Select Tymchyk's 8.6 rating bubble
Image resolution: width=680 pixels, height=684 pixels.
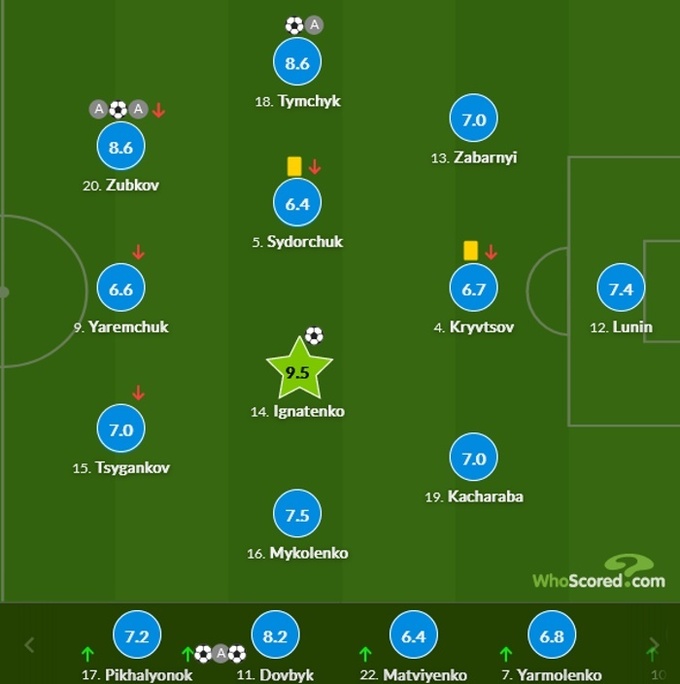click(297, 63)
